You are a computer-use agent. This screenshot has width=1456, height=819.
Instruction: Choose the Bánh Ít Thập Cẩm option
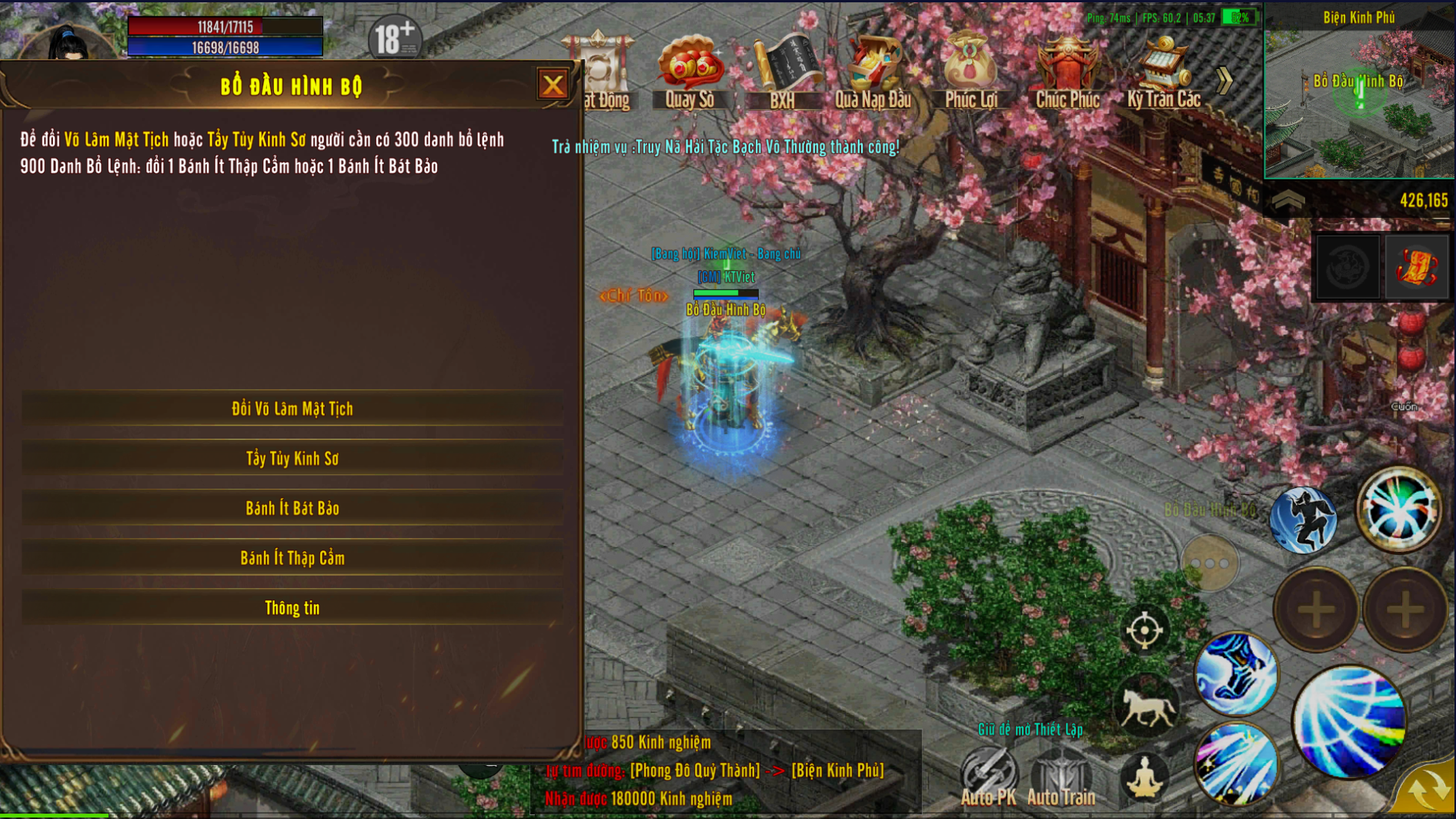click(x=292, y=558)
